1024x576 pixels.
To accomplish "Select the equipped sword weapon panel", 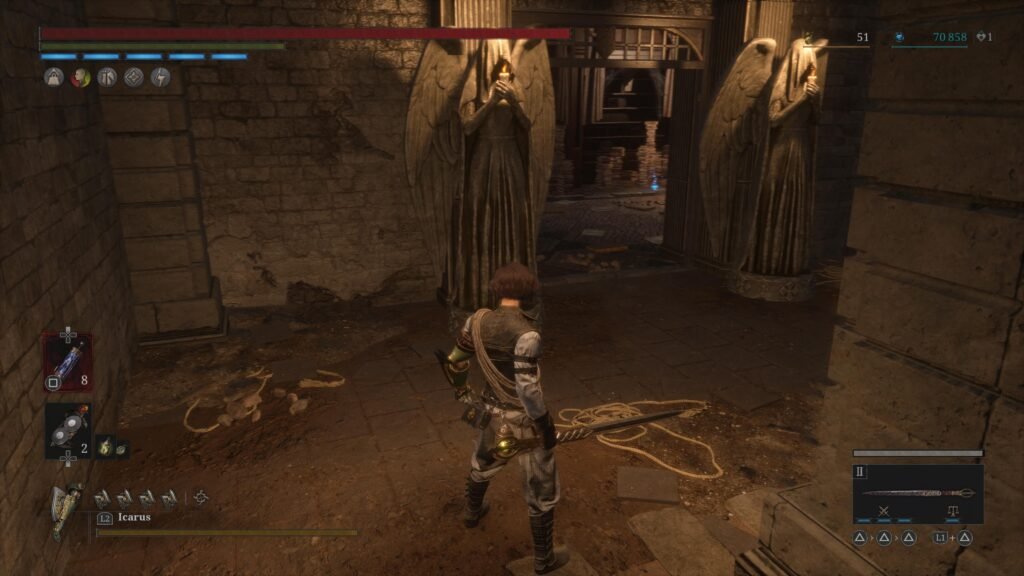I will (917, 493).
